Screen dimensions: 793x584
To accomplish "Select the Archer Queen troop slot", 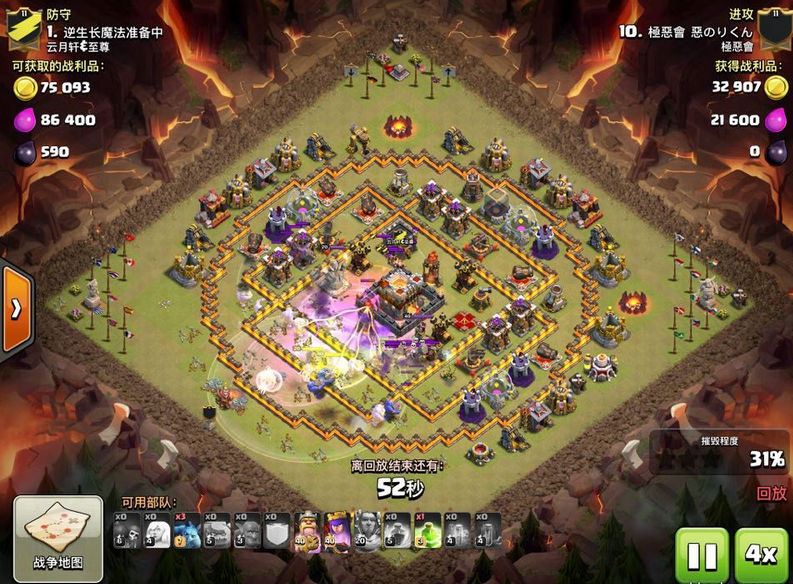I will [338, 530].
